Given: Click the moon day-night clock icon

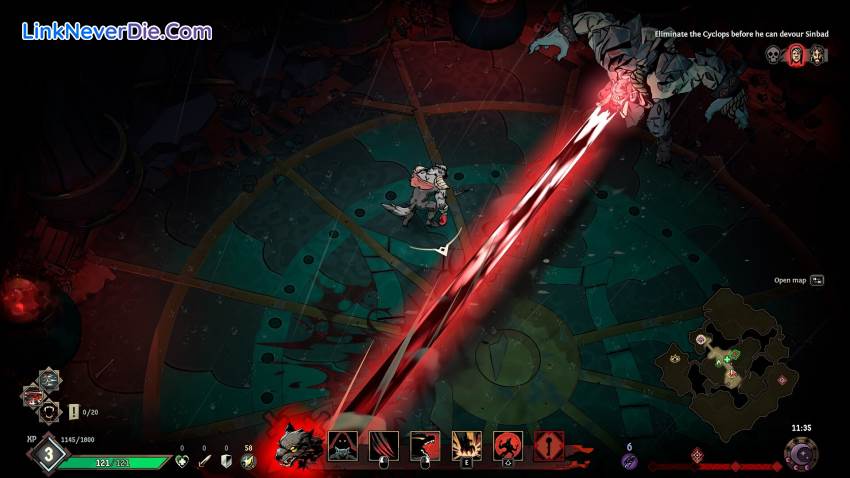Looking at the screenshot, I should 800,456.
